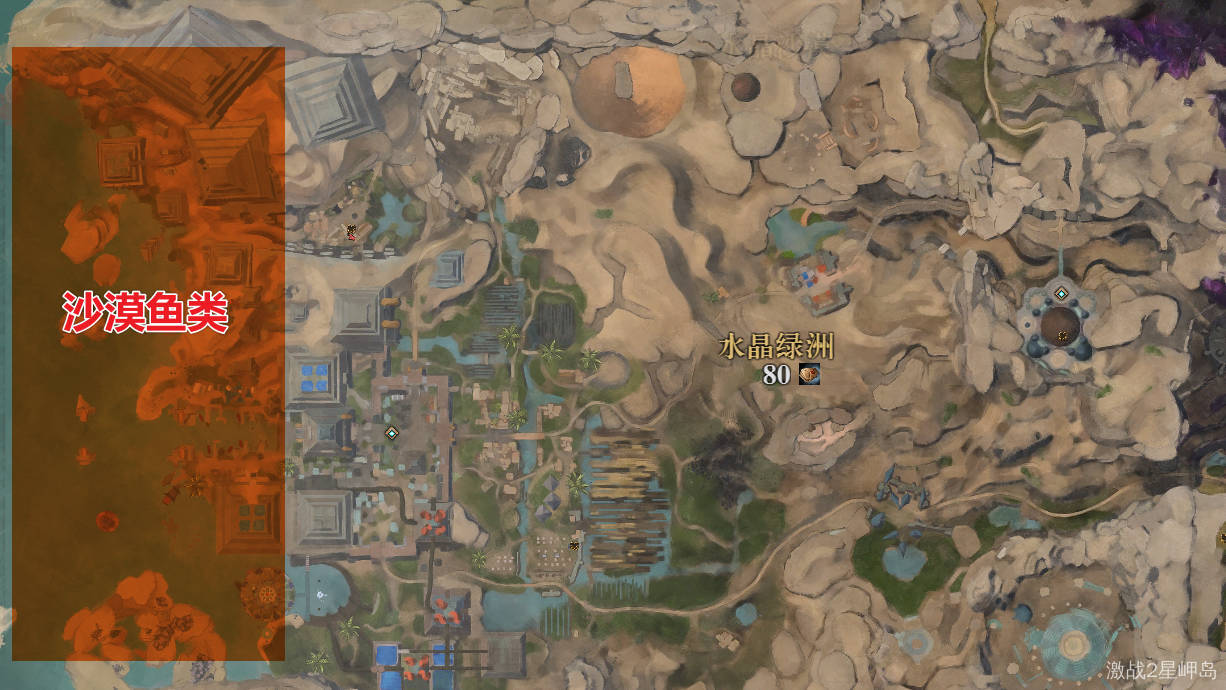This screenshot has width=1226, height=690.
Task: Click the expansion icon beside level 80
Action: tap(809, 375)
